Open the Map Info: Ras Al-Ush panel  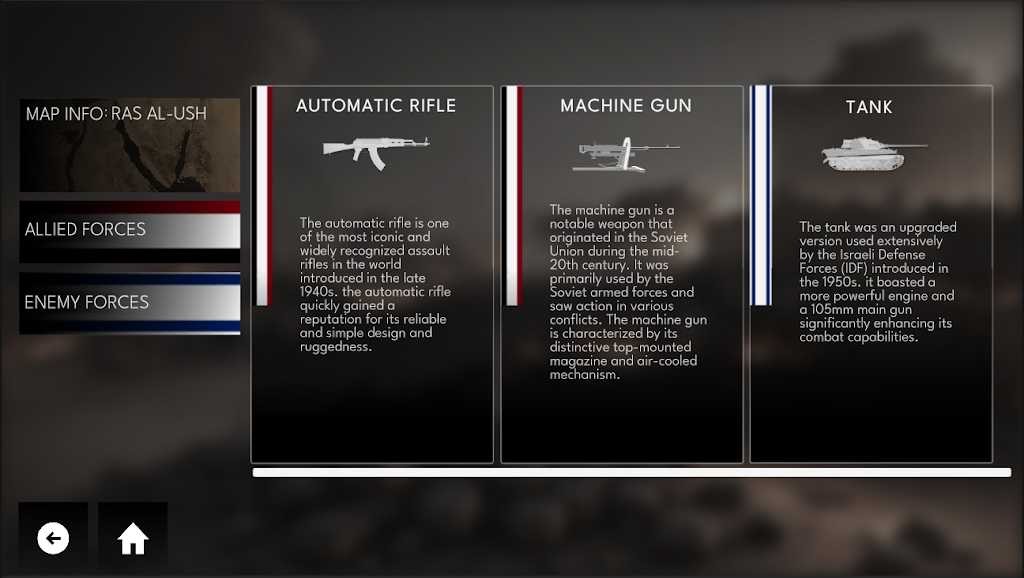130,144
